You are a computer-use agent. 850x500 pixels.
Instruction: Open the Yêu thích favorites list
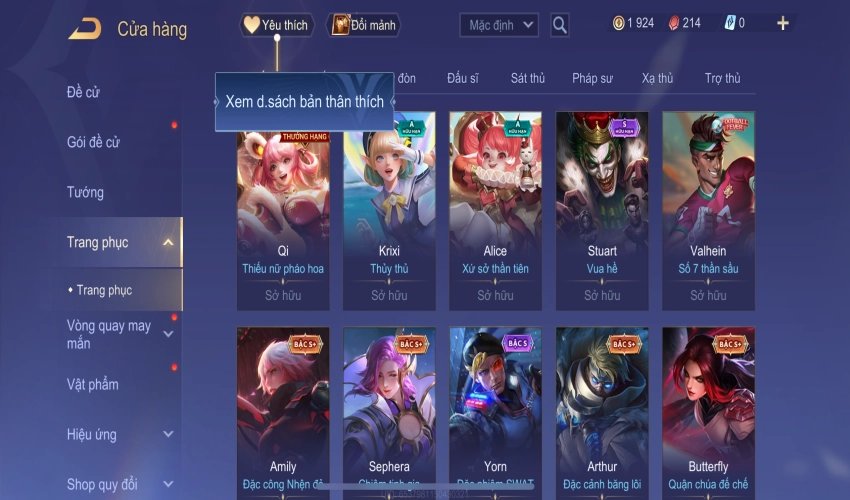tap(277, 25)
